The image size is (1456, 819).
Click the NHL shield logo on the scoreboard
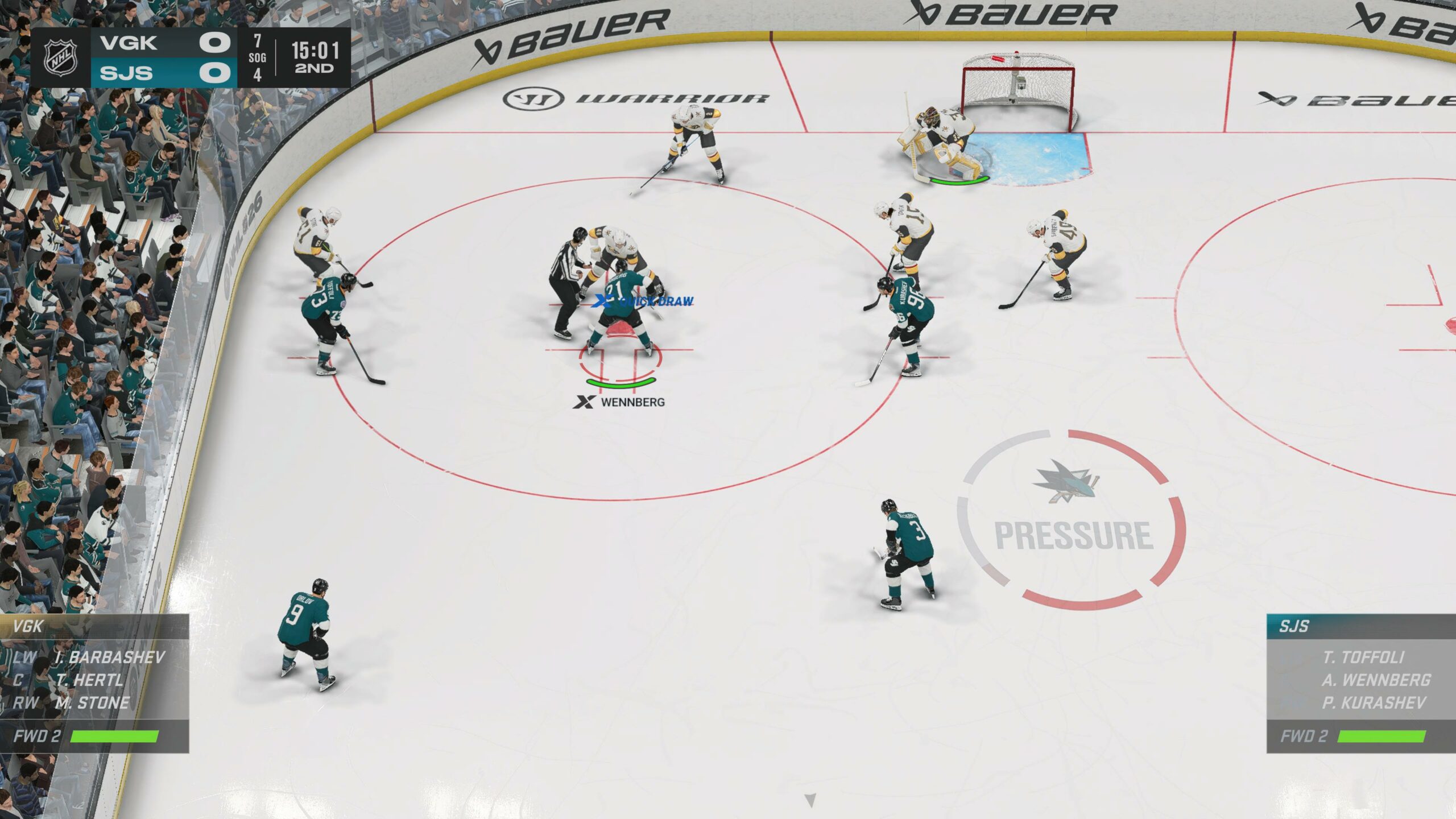click(x=61, y=57)
